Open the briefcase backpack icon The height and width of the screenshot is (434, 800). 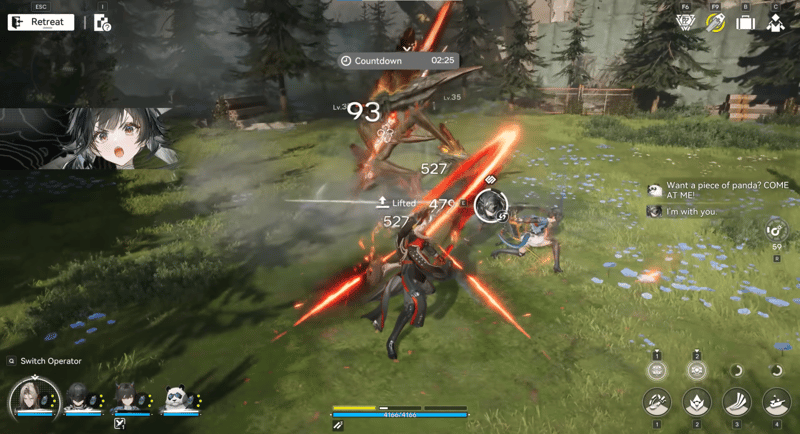pos(745,22)
